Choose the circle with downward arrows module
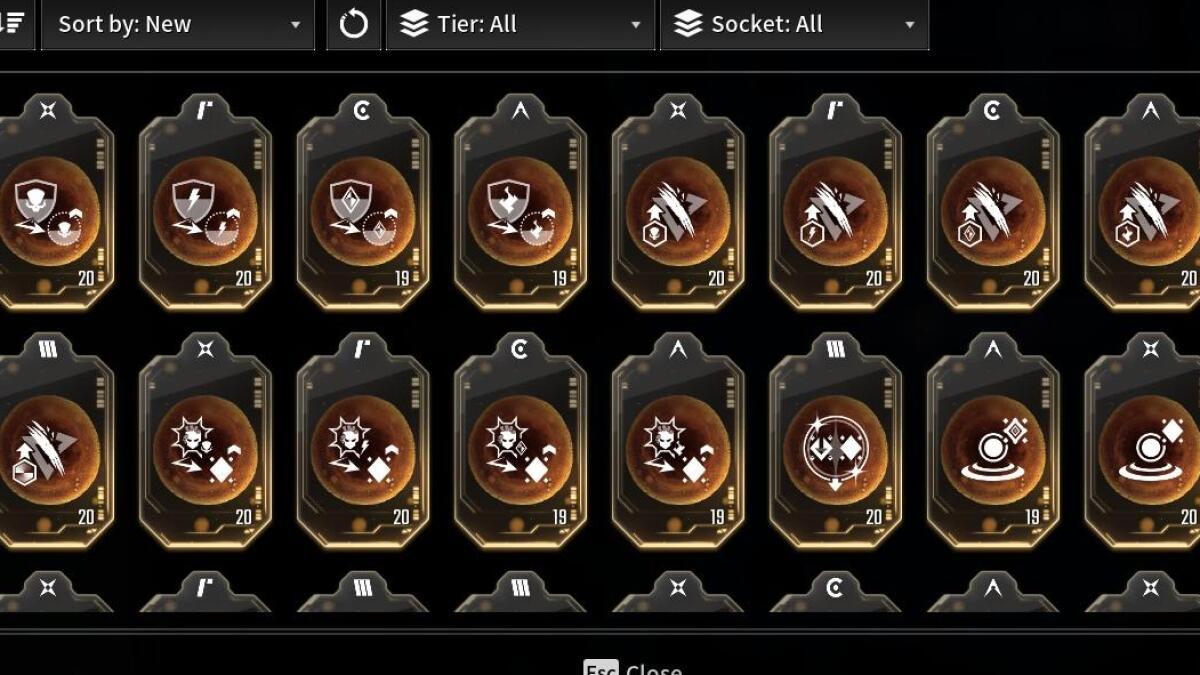Image resolution: width=1200 pixels, height=675 pixels. (835, 450)
